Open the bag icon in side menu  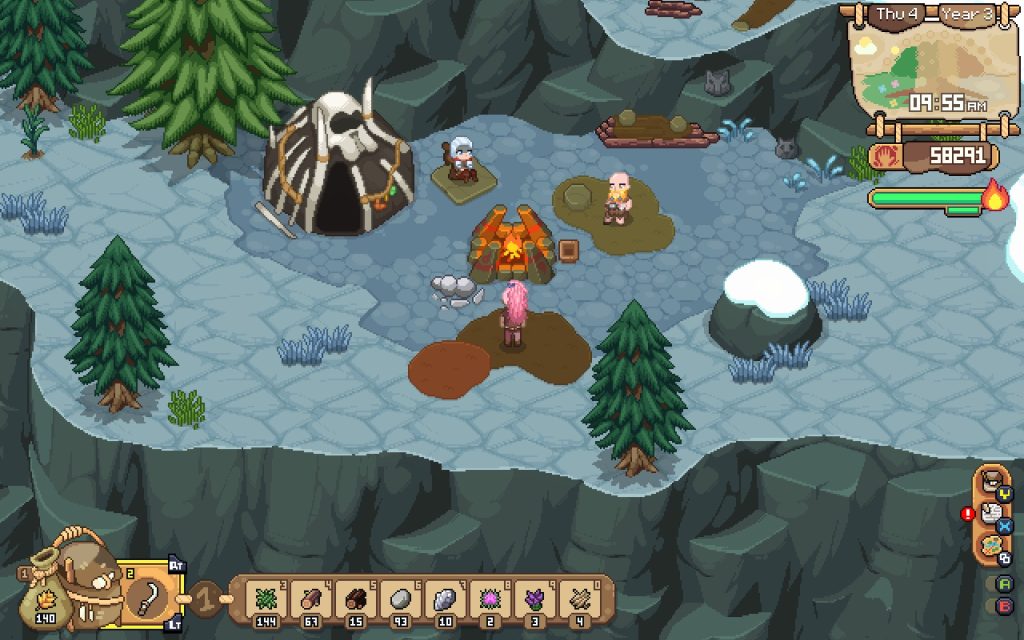(992, 481)
